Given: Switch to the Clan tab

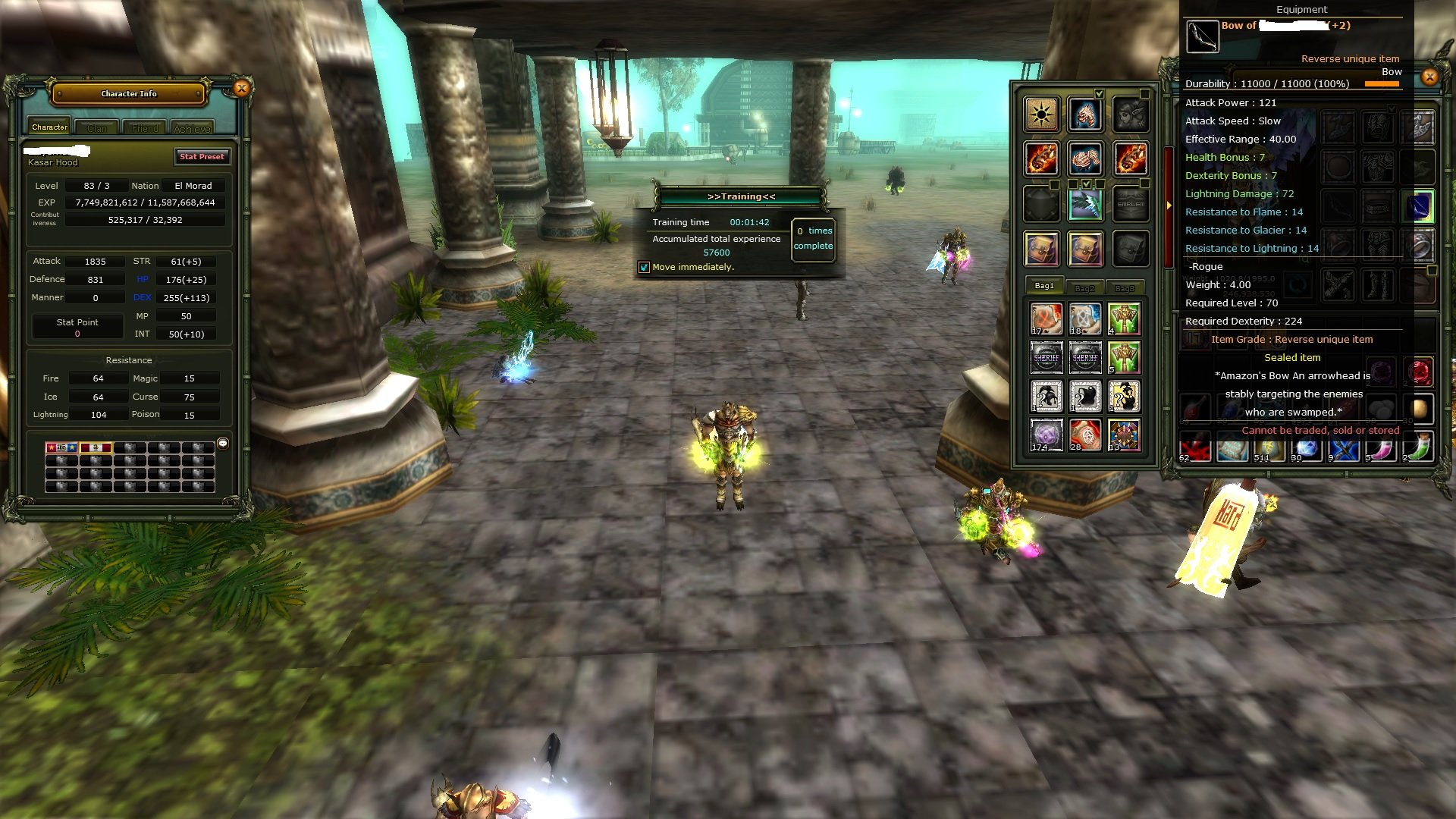Looking at the screenshot, I should 96,128.
